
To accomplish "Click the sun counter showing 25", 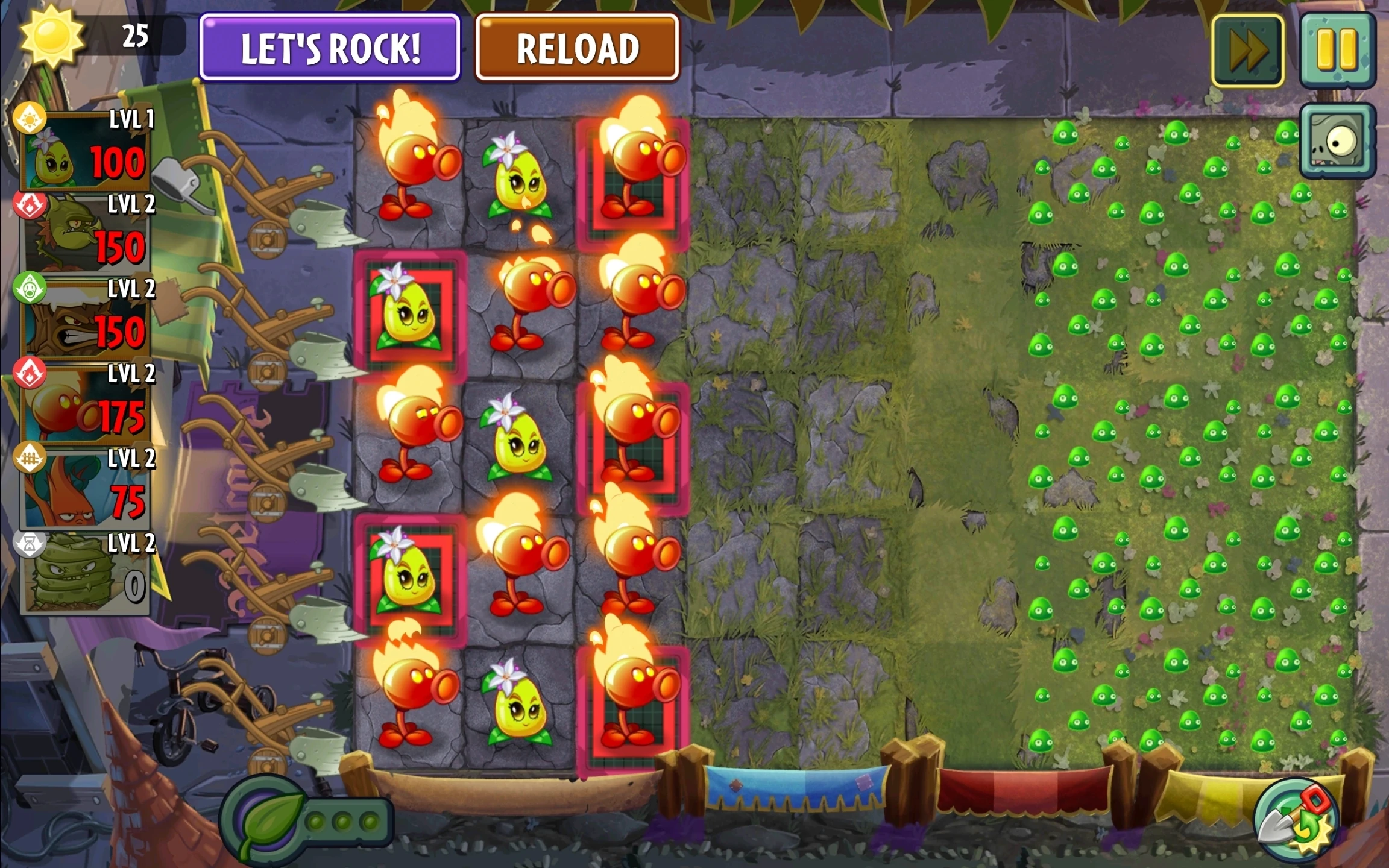I will (x=136, y=34).
